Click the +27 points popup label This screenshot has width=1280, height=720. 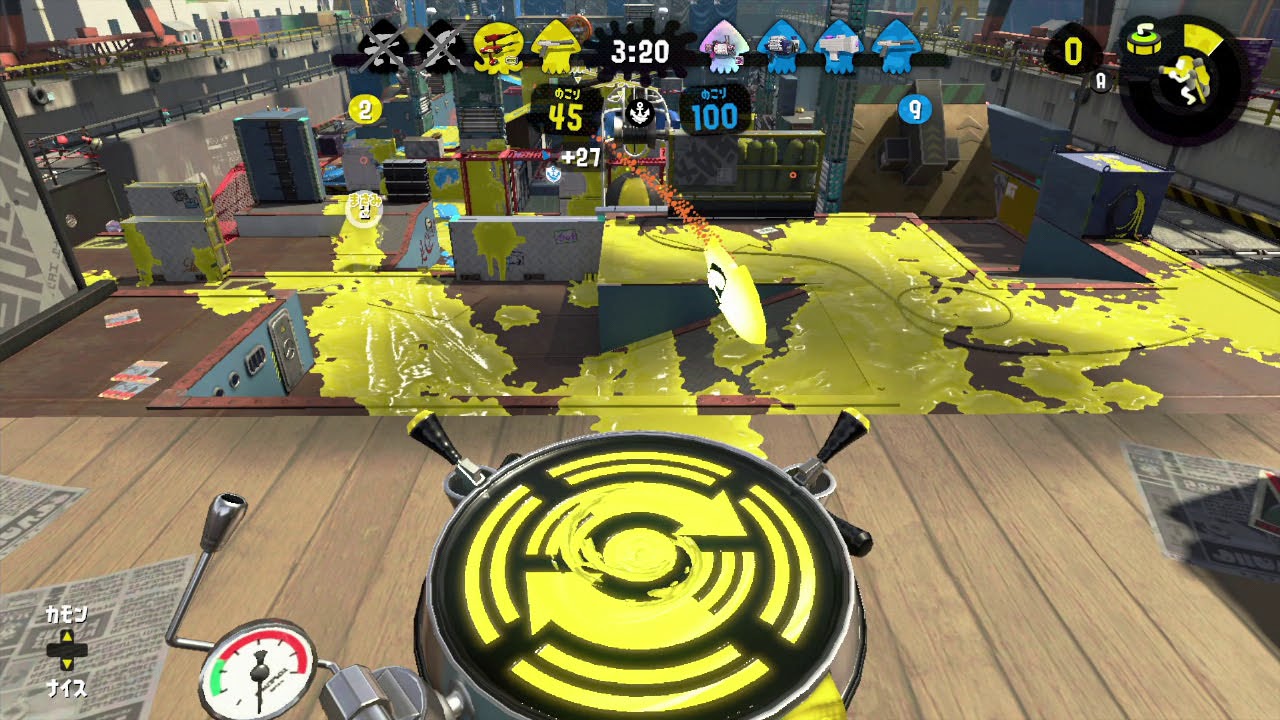pos(582,157)
